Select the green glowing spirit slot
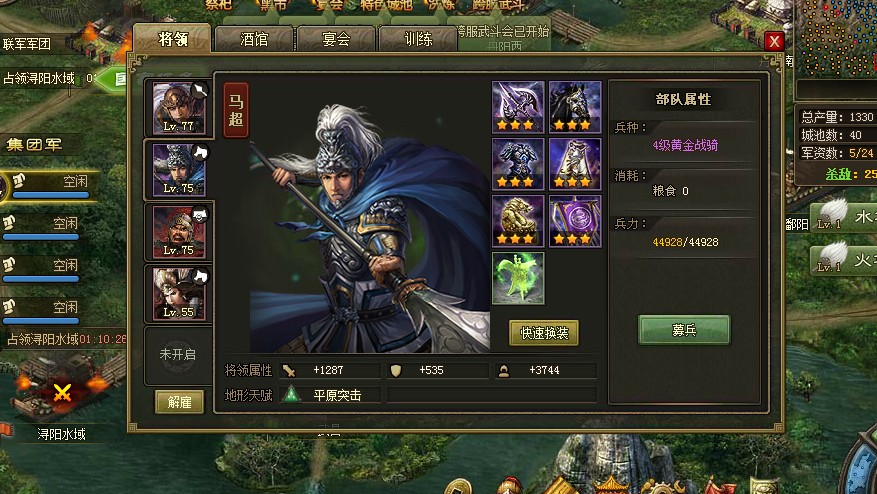Image resolution: width=877 pixels, height=494 pixels. coord(518,277)
